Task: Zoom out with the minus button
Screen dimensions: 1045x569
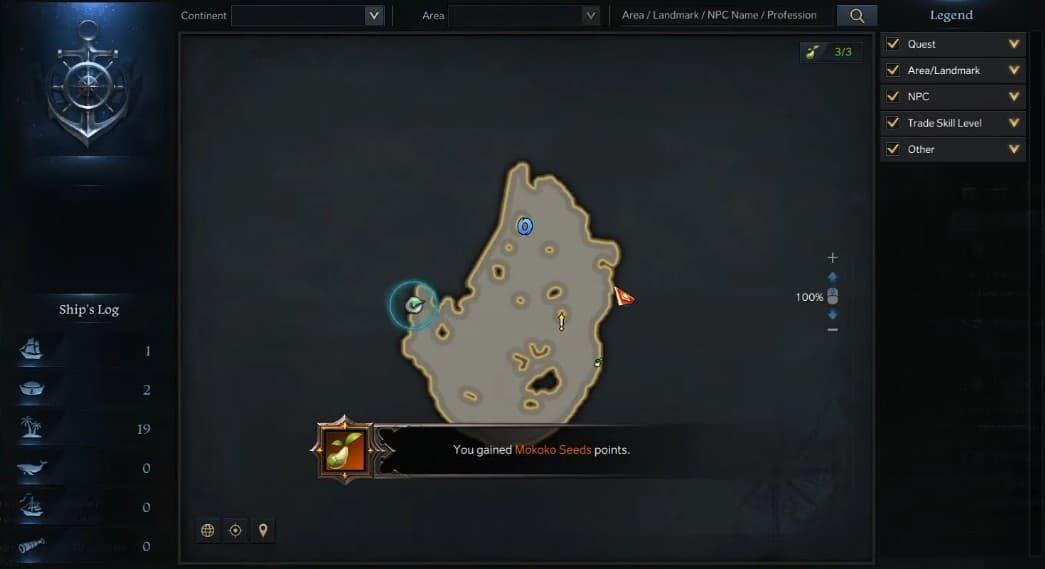Action: tap(833, 329)
